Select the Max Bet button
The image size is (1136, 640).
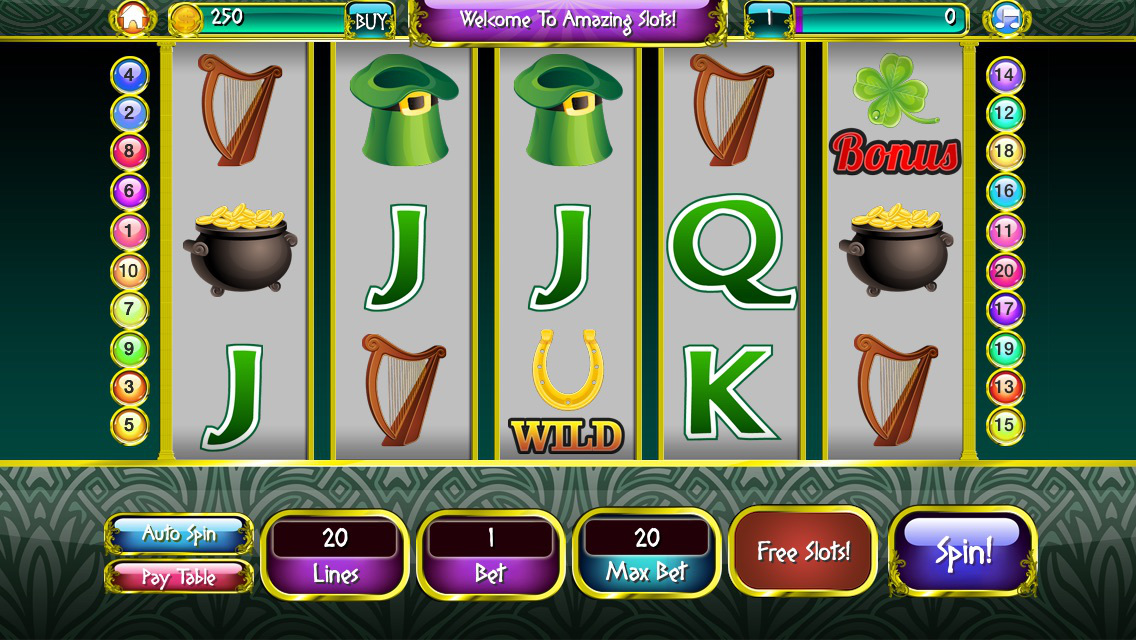coord(647,554)
